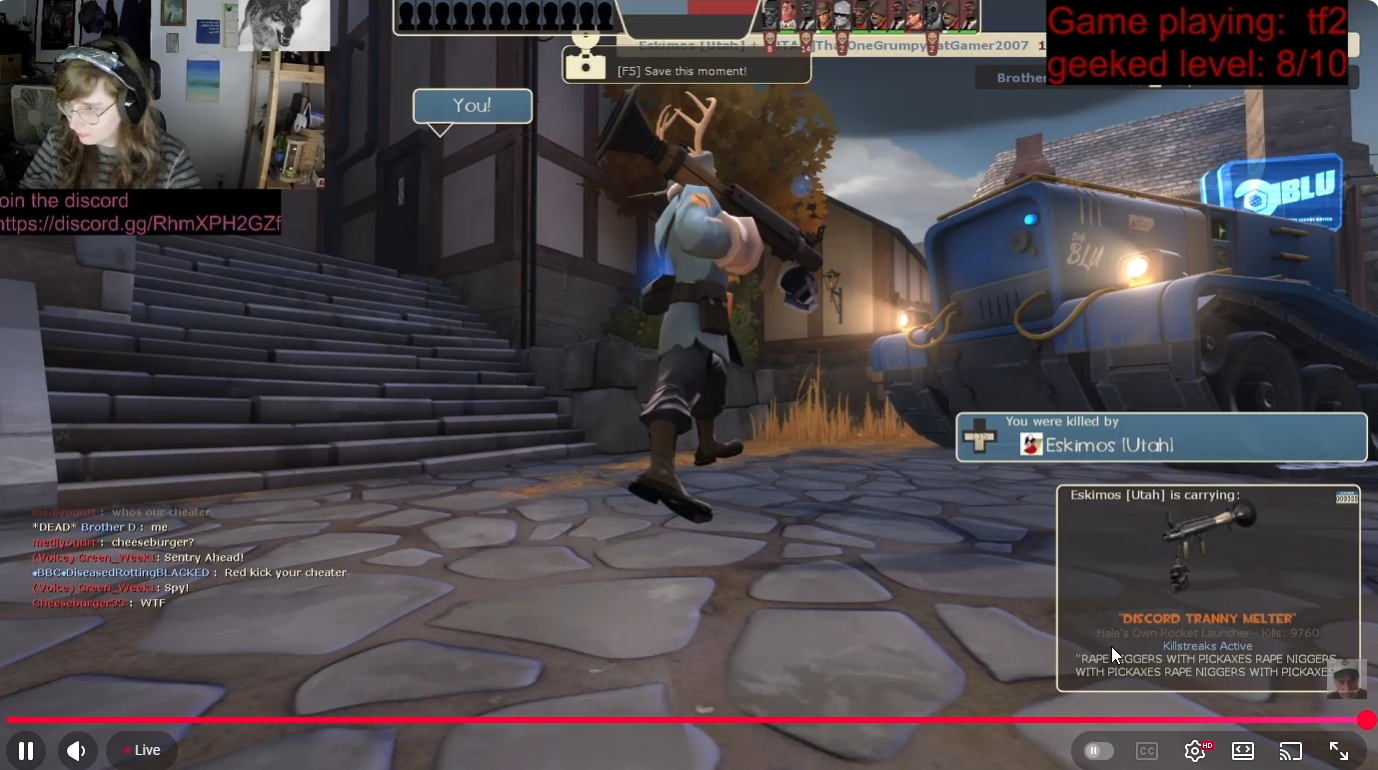The image size is (1378, 770).
Task: Open the video player settings gear
Action: pos(1194,751)
